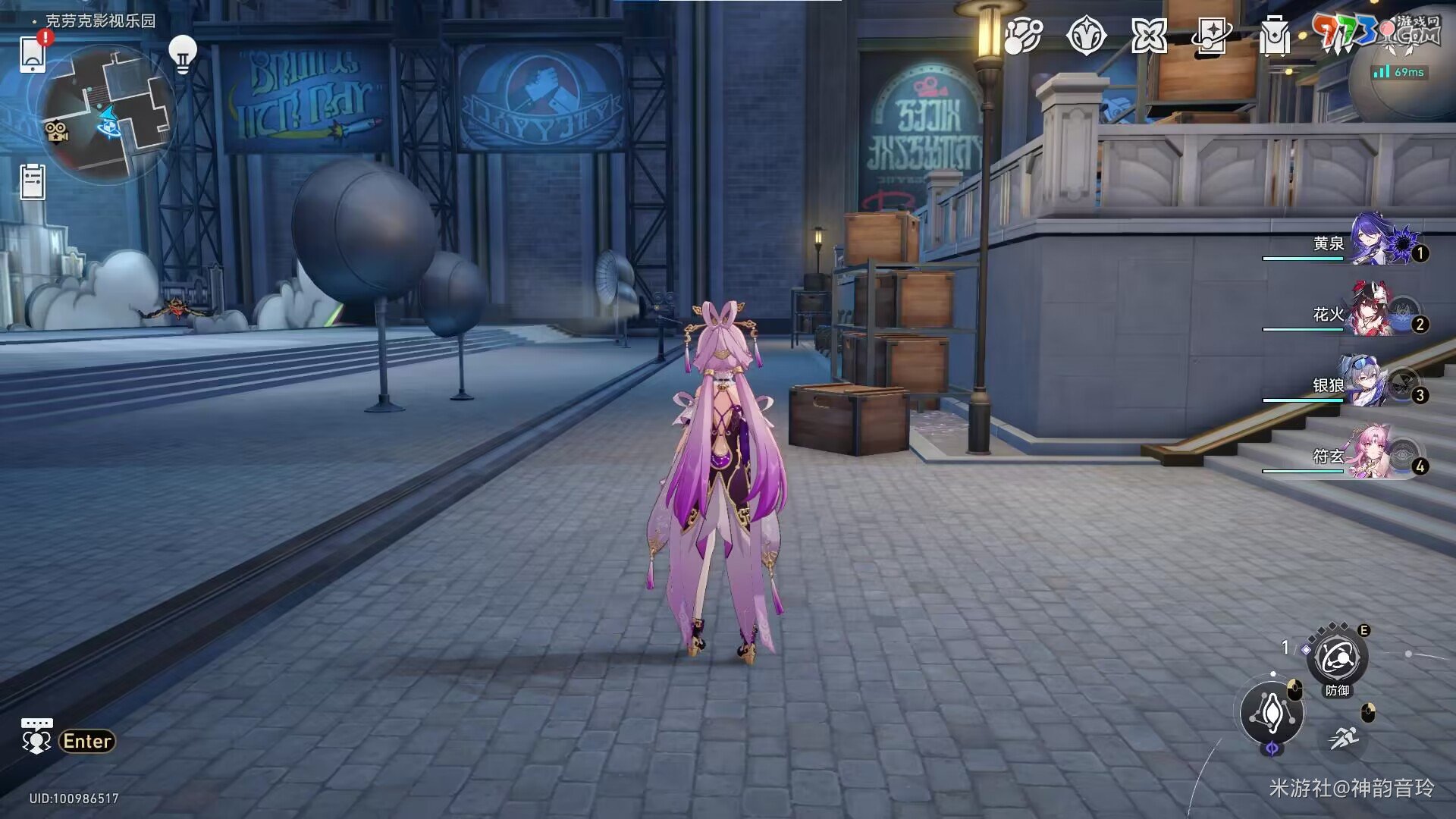Screen dimensions: 1456x819
Task: Open the Warp planet-orbit icon
Action: coord(1023,36)
